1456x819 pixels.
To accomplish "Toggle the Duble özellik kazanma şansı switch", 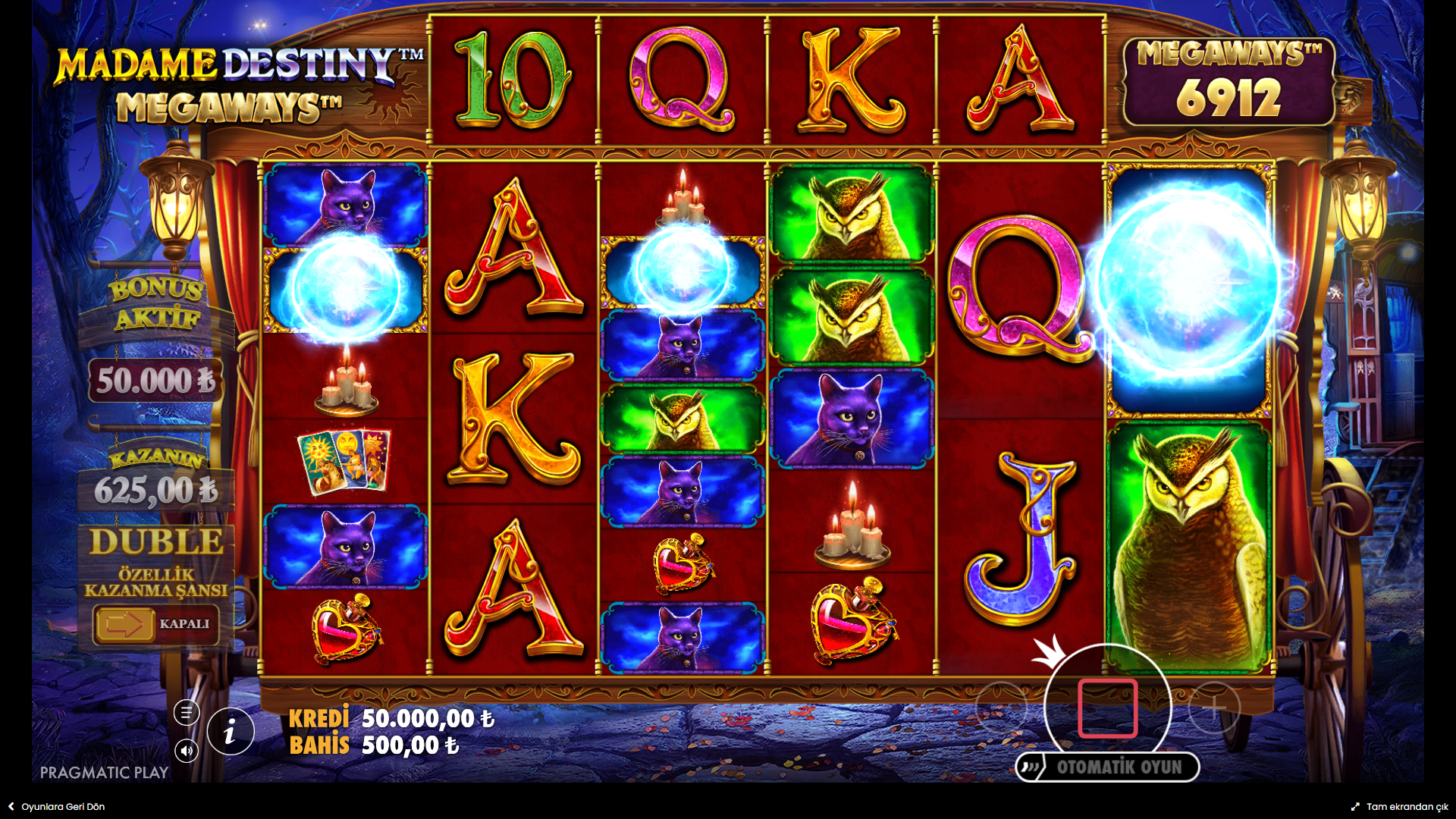I will pyautogui.click(x=155, y=624).
